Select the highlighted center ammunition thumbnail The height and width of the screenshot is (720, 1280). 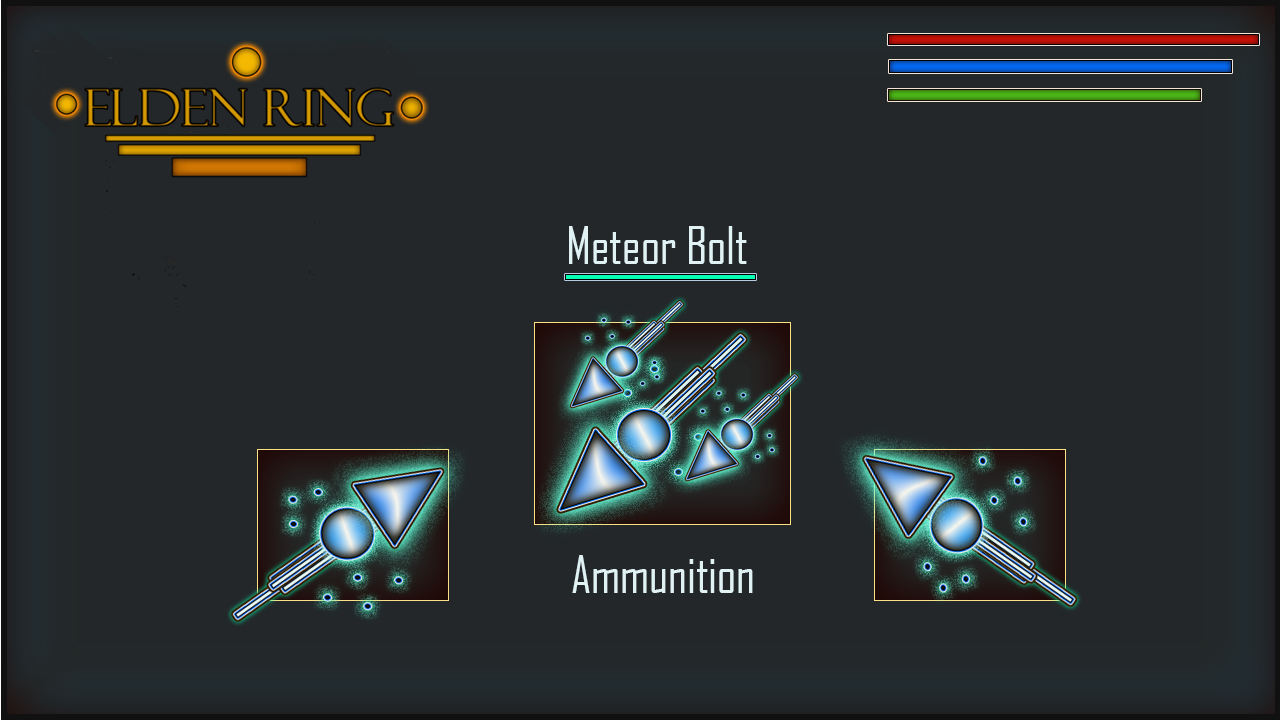pyautogui.click(x=661, y=422)
